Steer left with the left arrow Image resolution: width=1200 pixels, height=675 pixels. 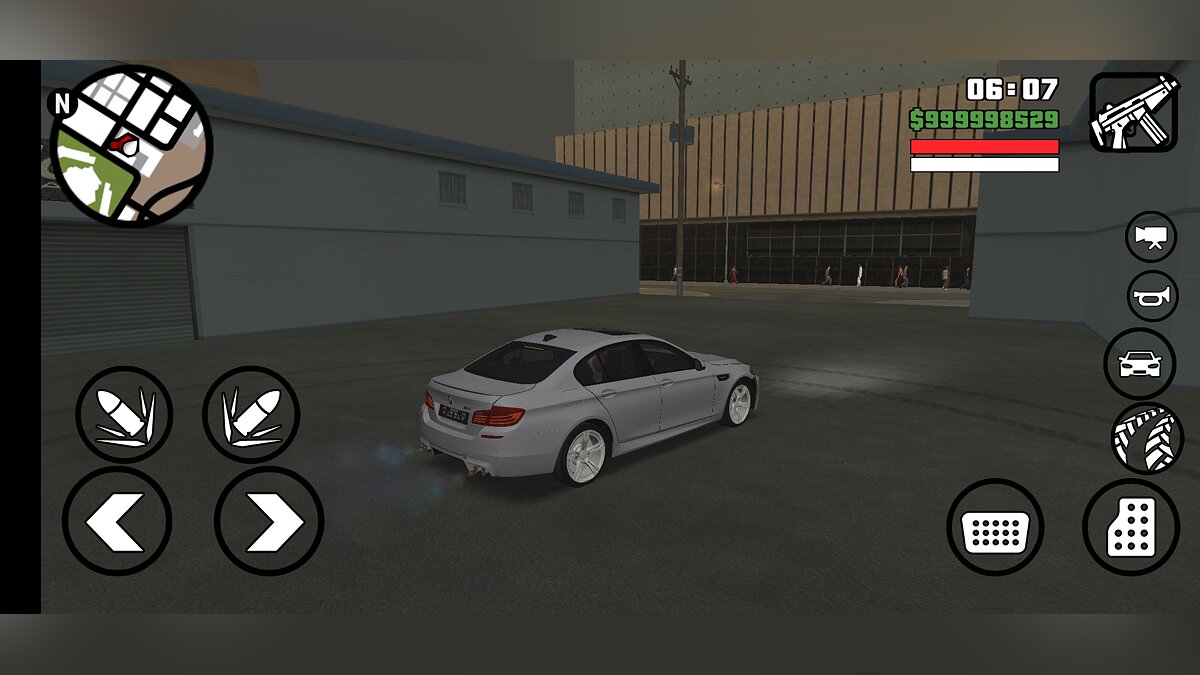(117, 521)
